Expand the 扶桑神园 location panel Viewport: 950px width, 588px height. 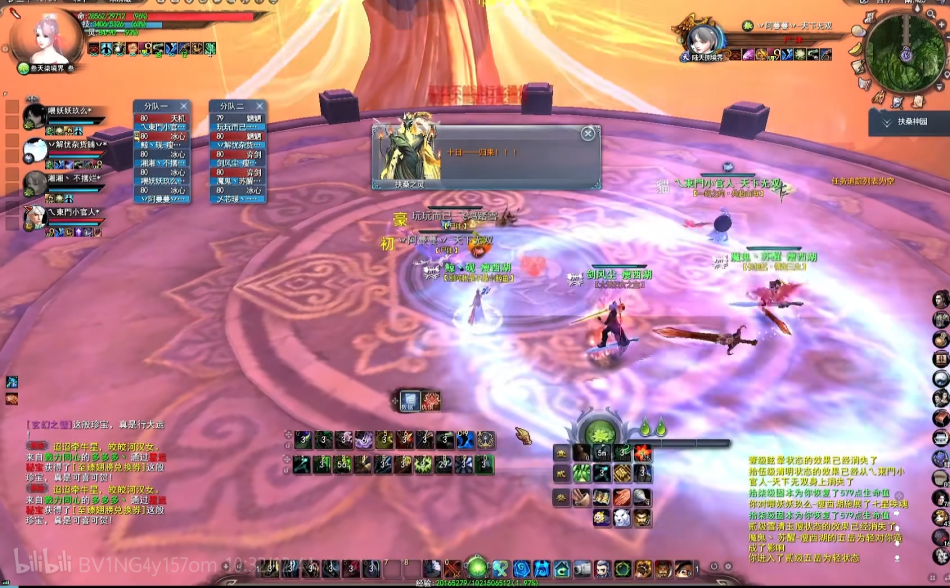point(886,121)
